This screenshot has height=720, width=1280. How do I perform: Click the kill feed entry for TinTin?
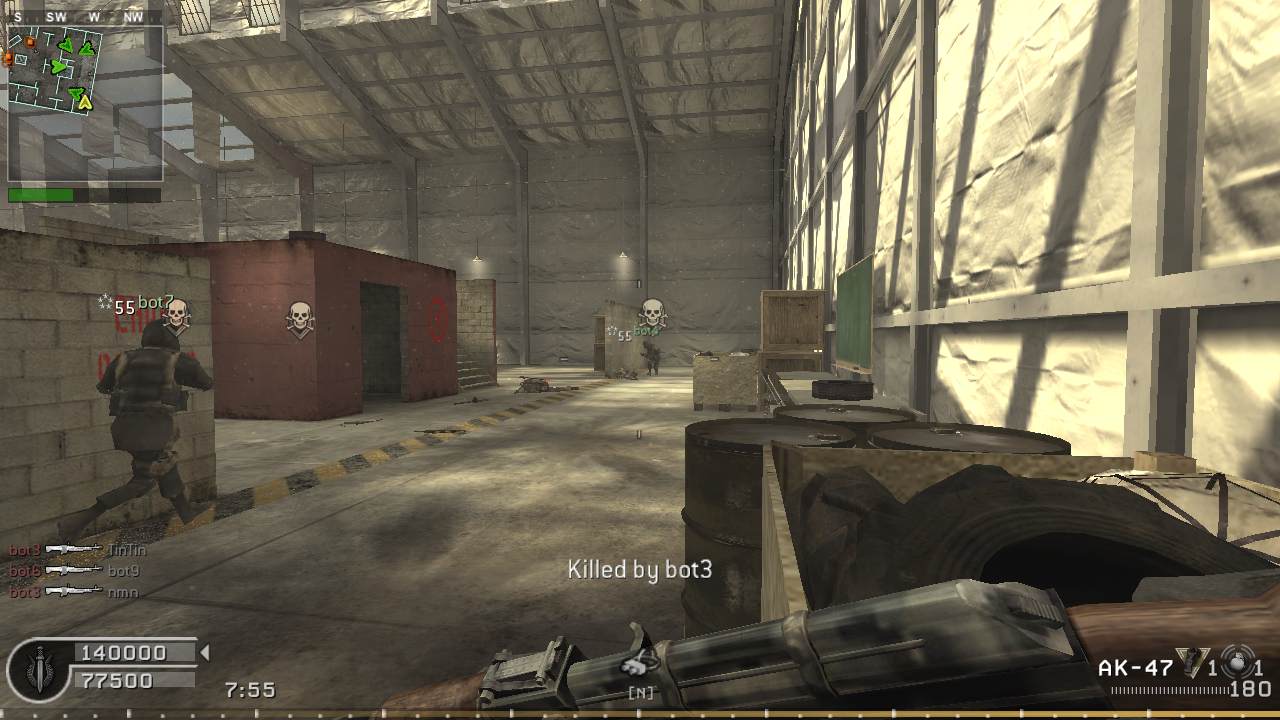coord(70,549)
